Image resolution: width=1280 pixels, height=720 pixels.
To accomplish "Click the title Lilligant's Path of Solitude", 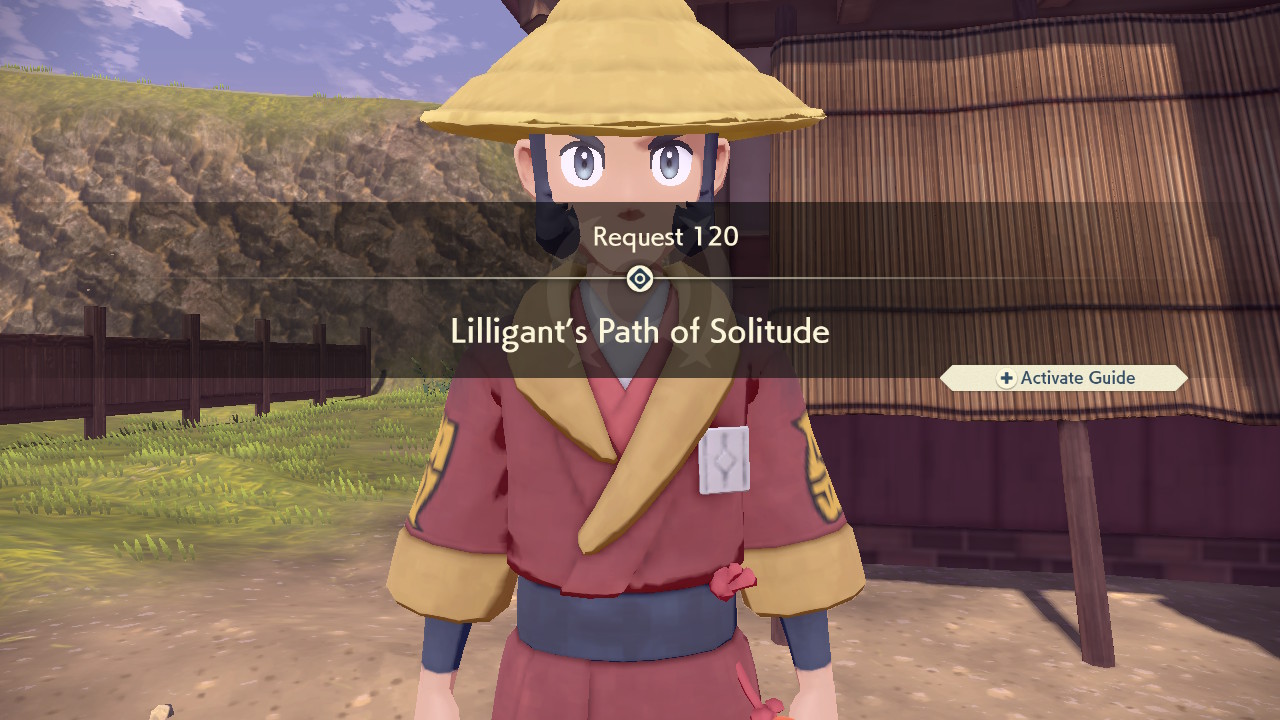I will (x=640, y=331).
